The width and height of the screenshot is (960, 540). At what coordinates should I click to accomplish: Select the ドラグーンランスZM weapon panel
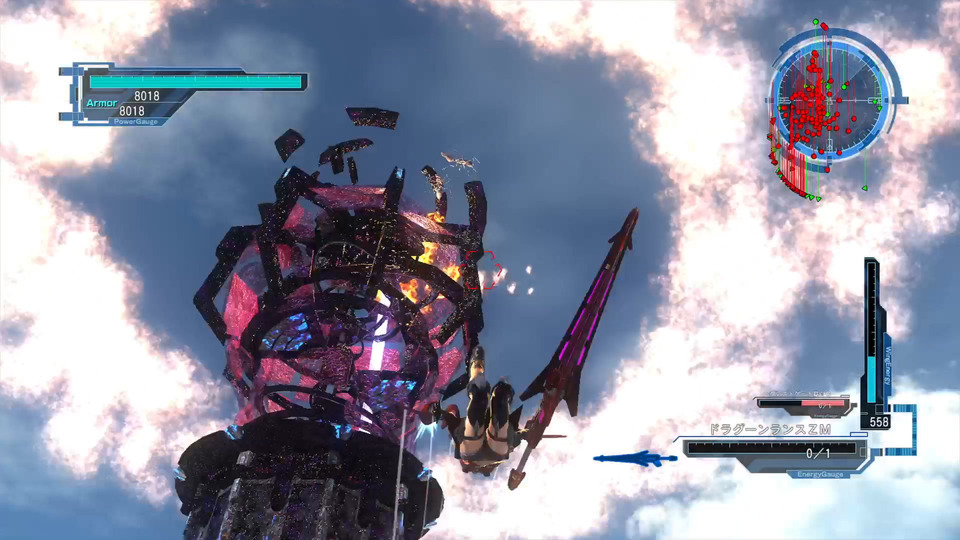pos(770,446)
